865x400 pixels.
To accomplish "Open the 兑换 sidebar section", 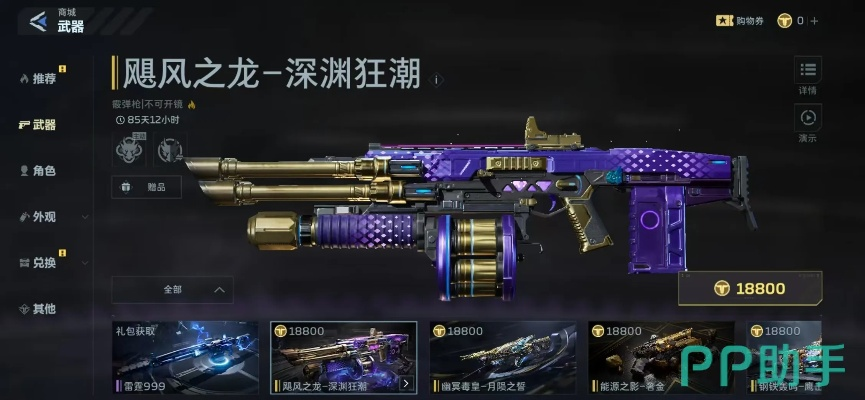I will (x=42, y=262).
